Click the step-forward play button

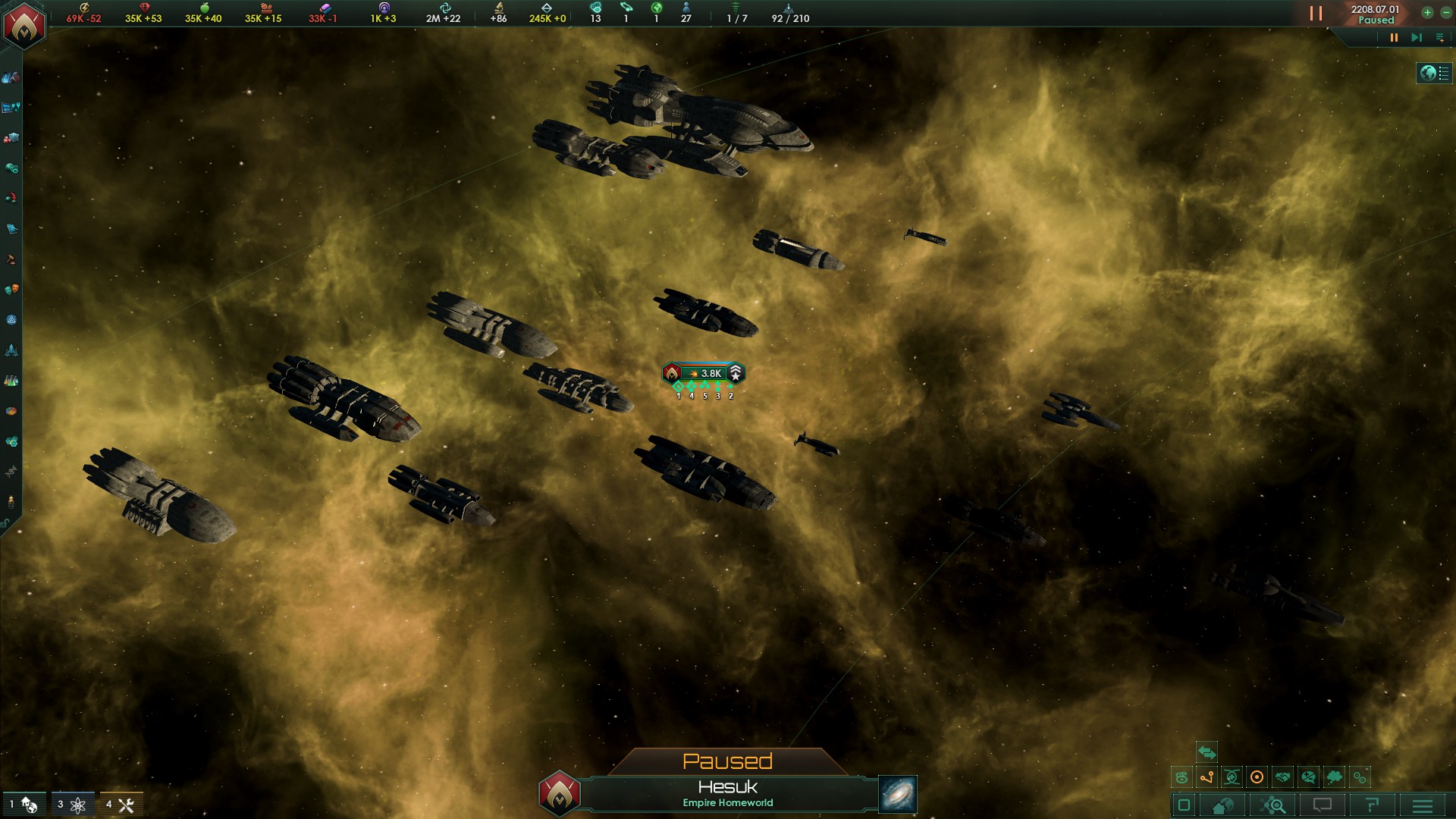click(x=1416, y=37)
